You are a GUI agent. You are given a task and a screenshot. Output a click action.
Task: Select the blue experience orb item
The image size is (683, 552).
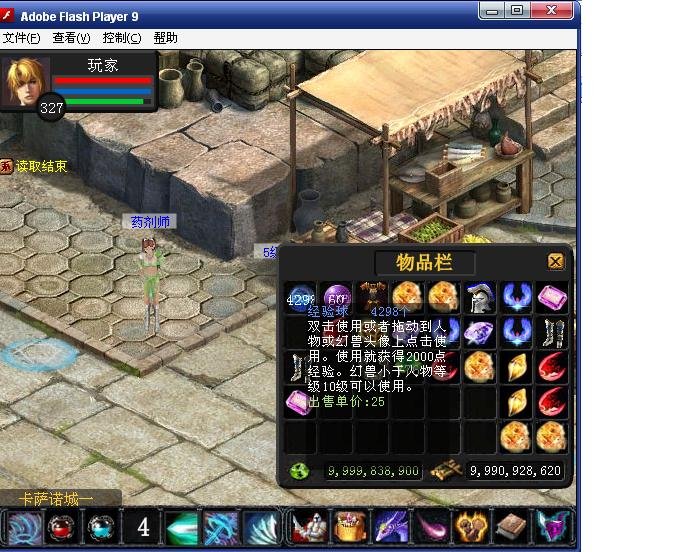(x=300, y=298)
